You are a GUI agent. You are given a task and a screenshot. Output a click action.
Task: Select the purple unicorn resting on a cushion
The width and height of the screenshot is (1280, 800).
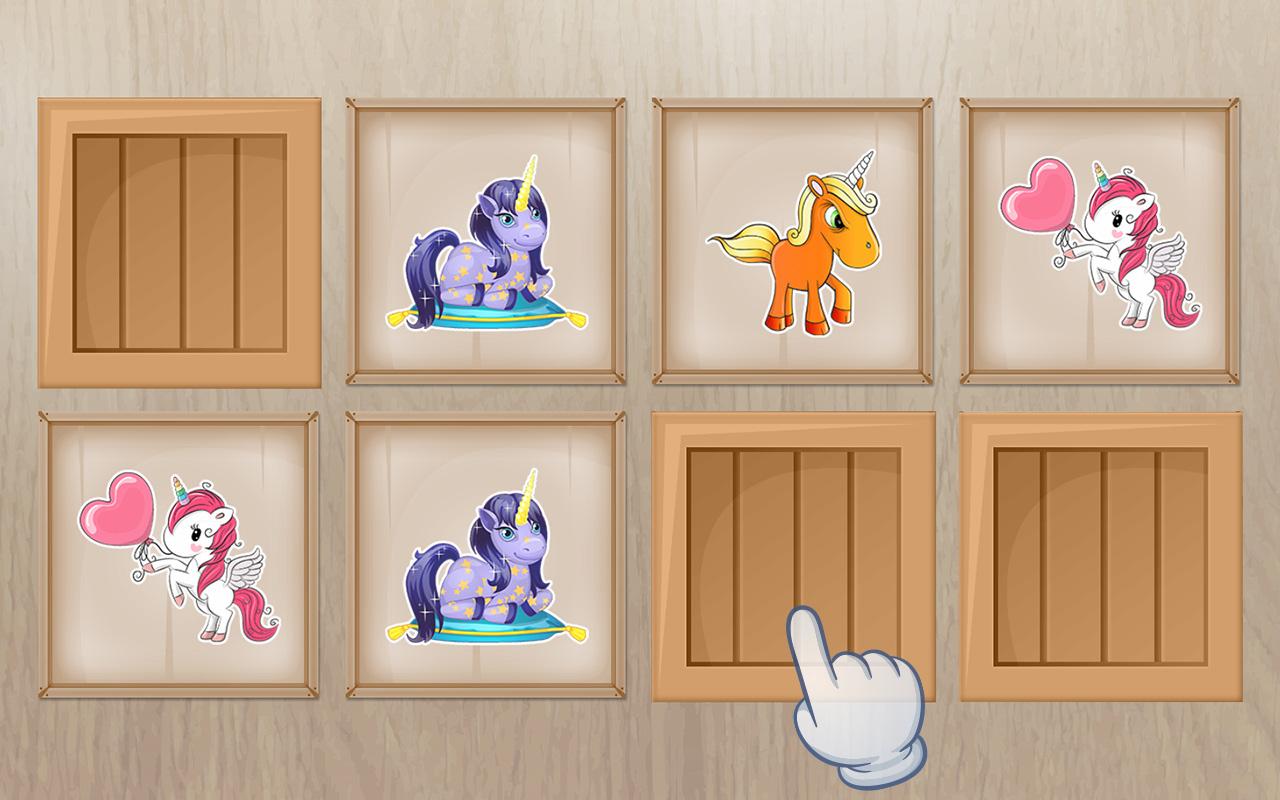(485, 250)
